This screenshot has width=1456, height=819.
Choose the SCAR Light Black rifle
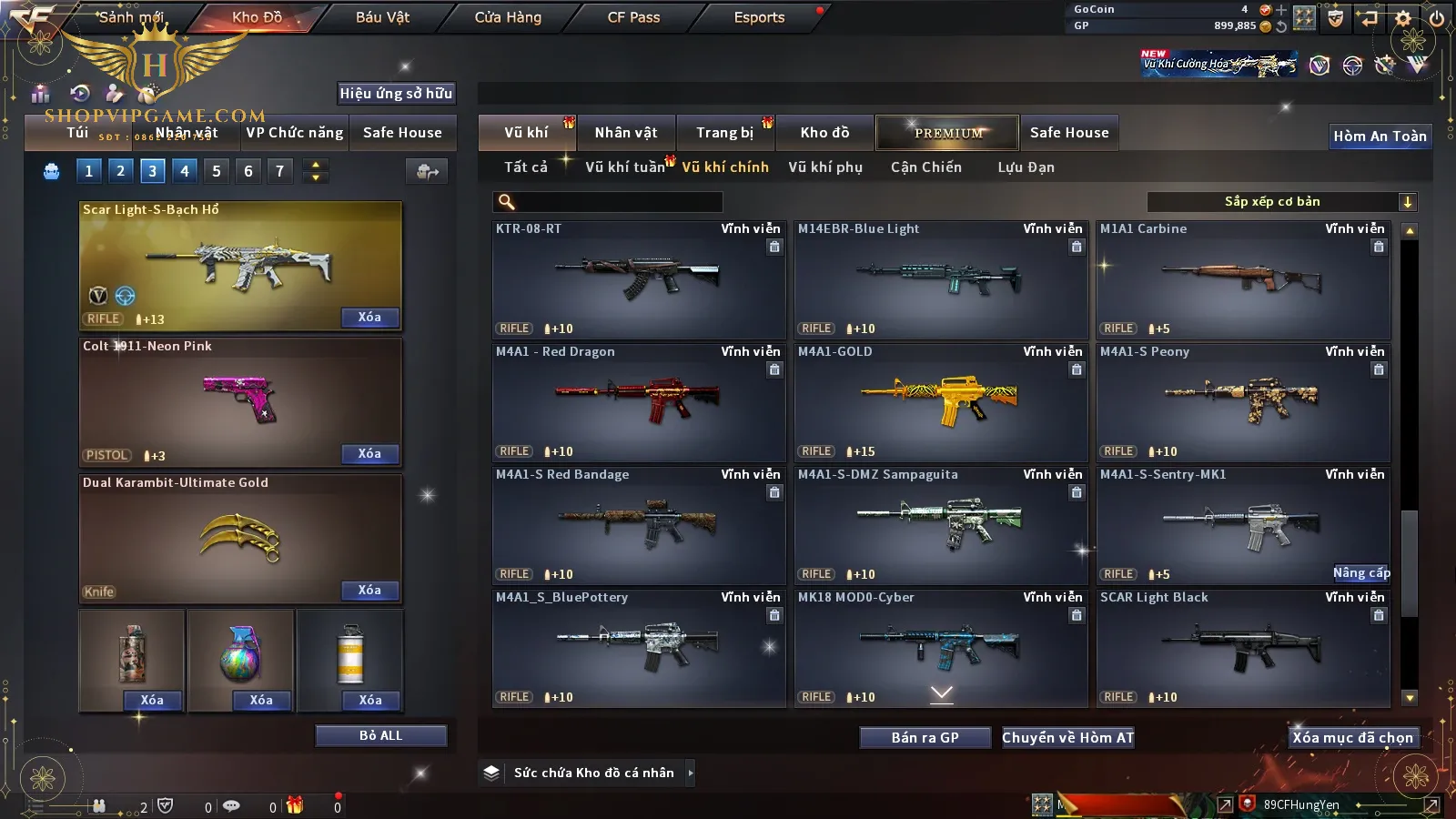point(1243,648)
